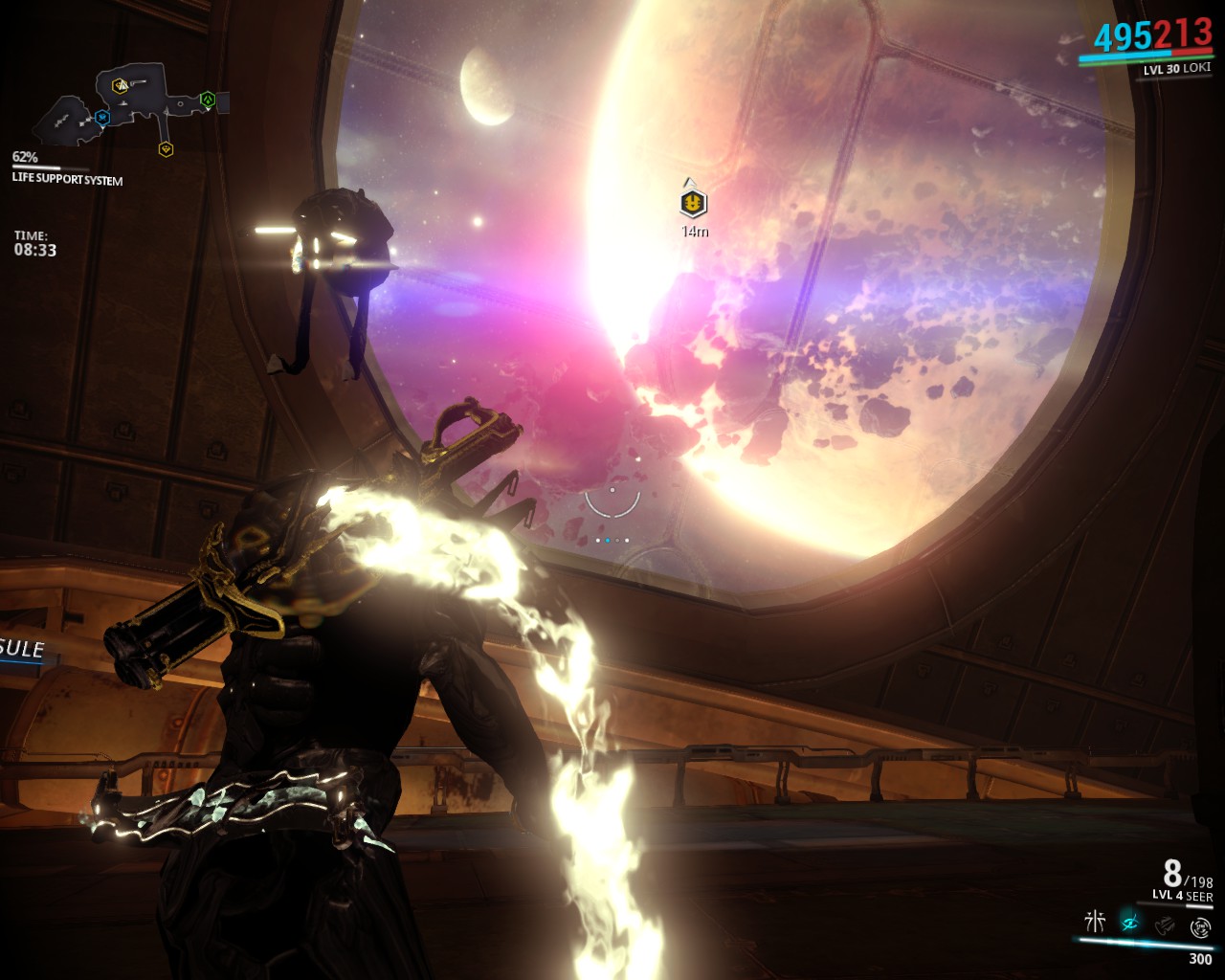Screen dimensions: 1225x980
Task: Click the blue hexagon marker on minimap
Action: tap(102, 117)
